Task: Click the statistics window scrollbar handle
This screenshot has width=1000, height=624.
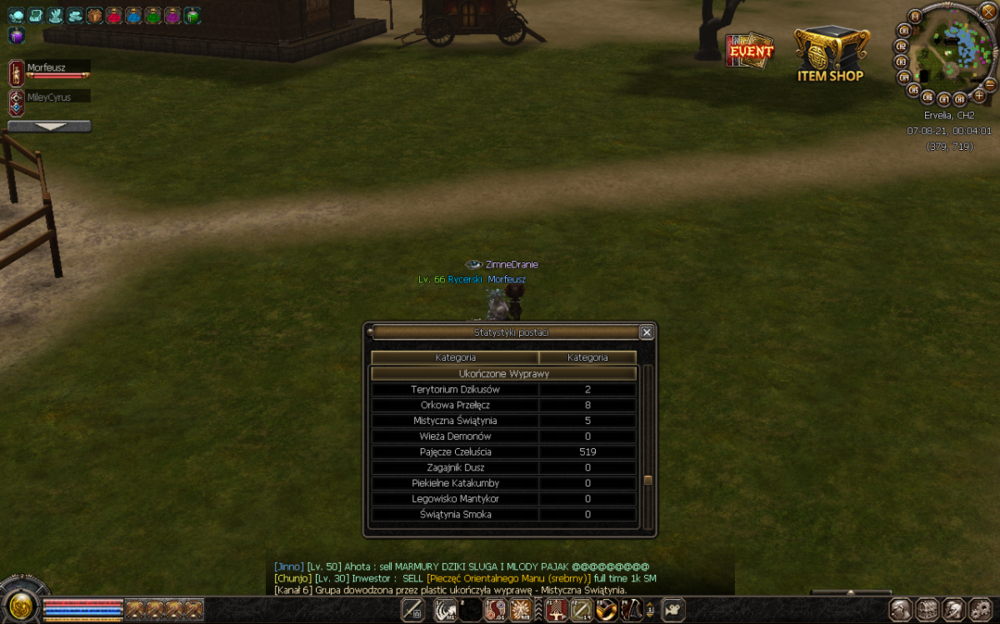Action: [x=648, y=480]
